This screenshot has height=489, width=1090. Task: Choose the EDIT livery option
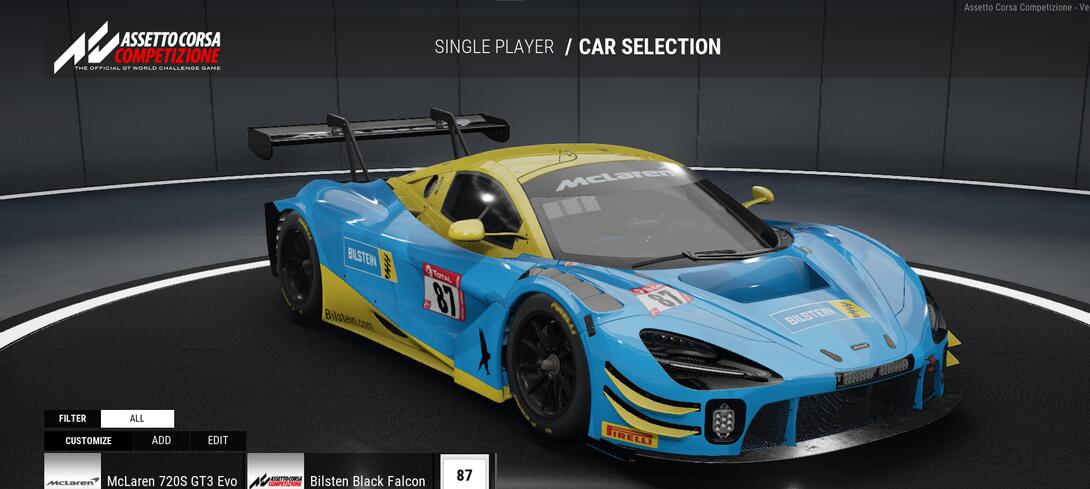(218, 441)
